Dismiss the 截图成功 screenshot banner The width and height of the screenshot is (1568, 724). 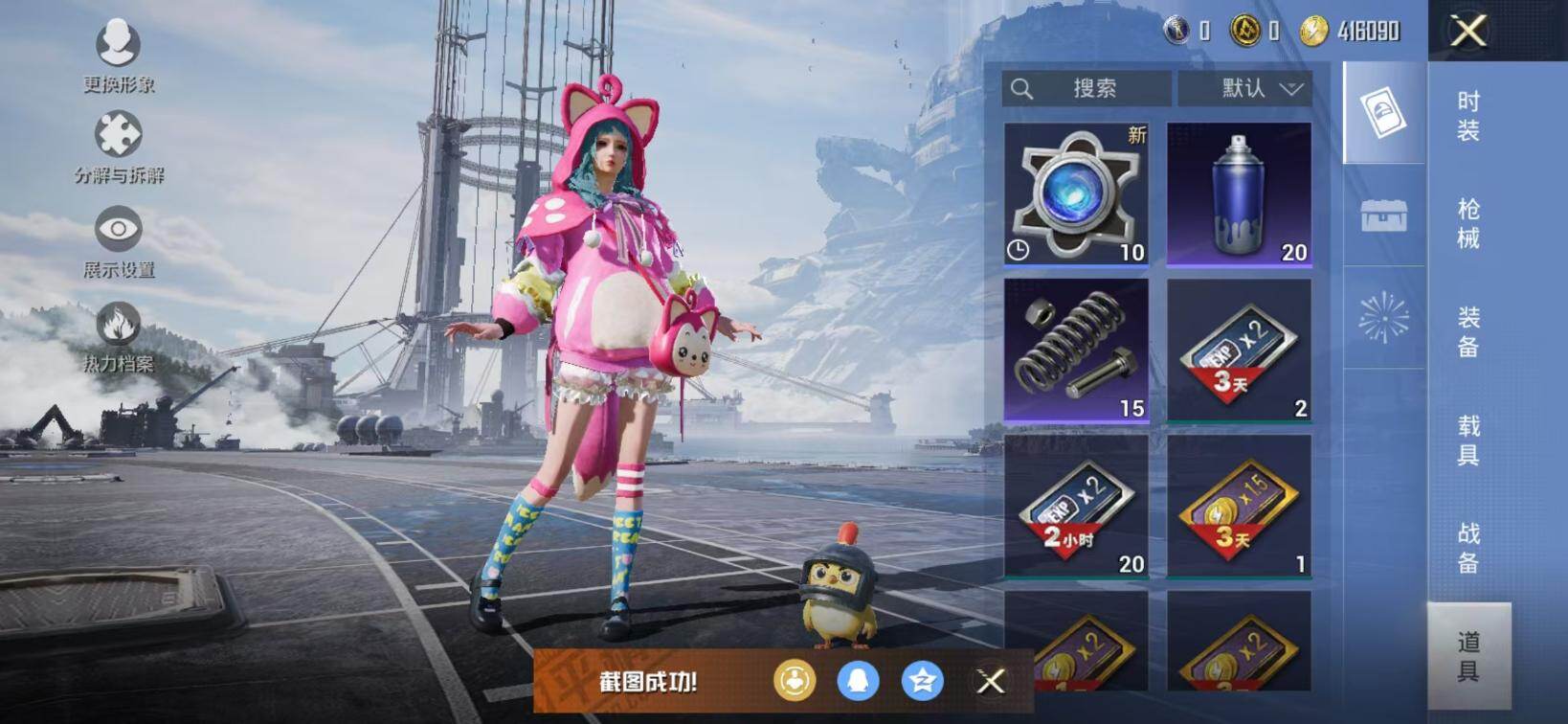tap(991, 681)
